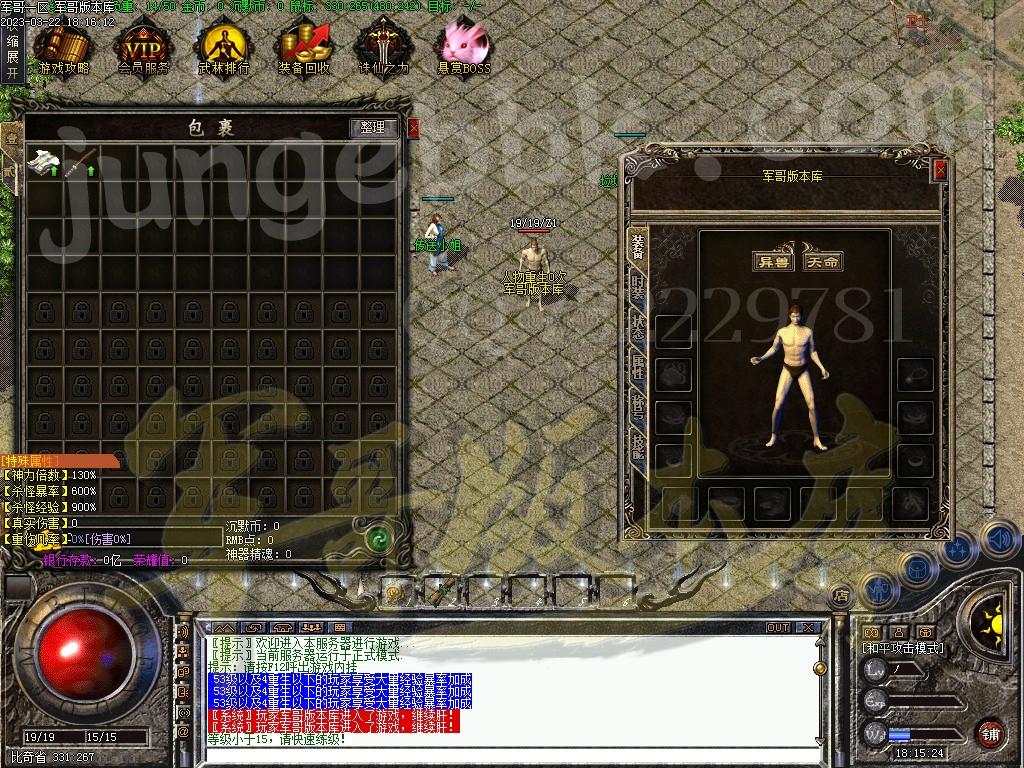
Task: Open the VIP 会员服务 menu
Action: pos(143,50)
